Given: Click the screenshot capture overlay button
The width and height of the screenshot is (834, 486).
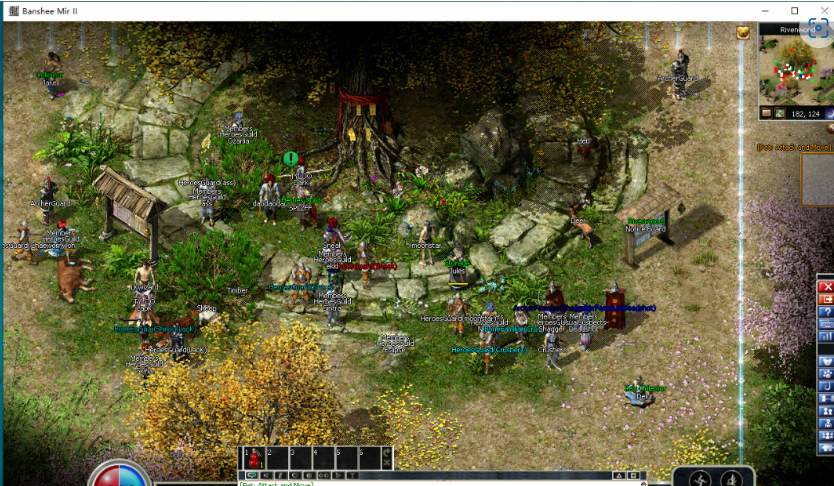Looking at the screenshot, I should (x=819, y=29).
